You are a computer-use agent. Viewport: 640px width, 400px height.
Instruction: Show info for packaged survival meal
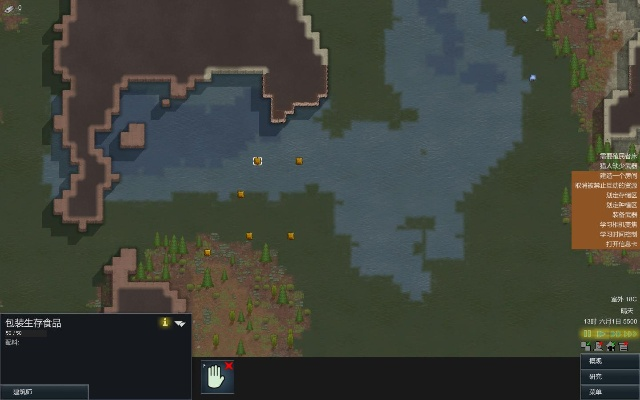(x=164, y=323)
